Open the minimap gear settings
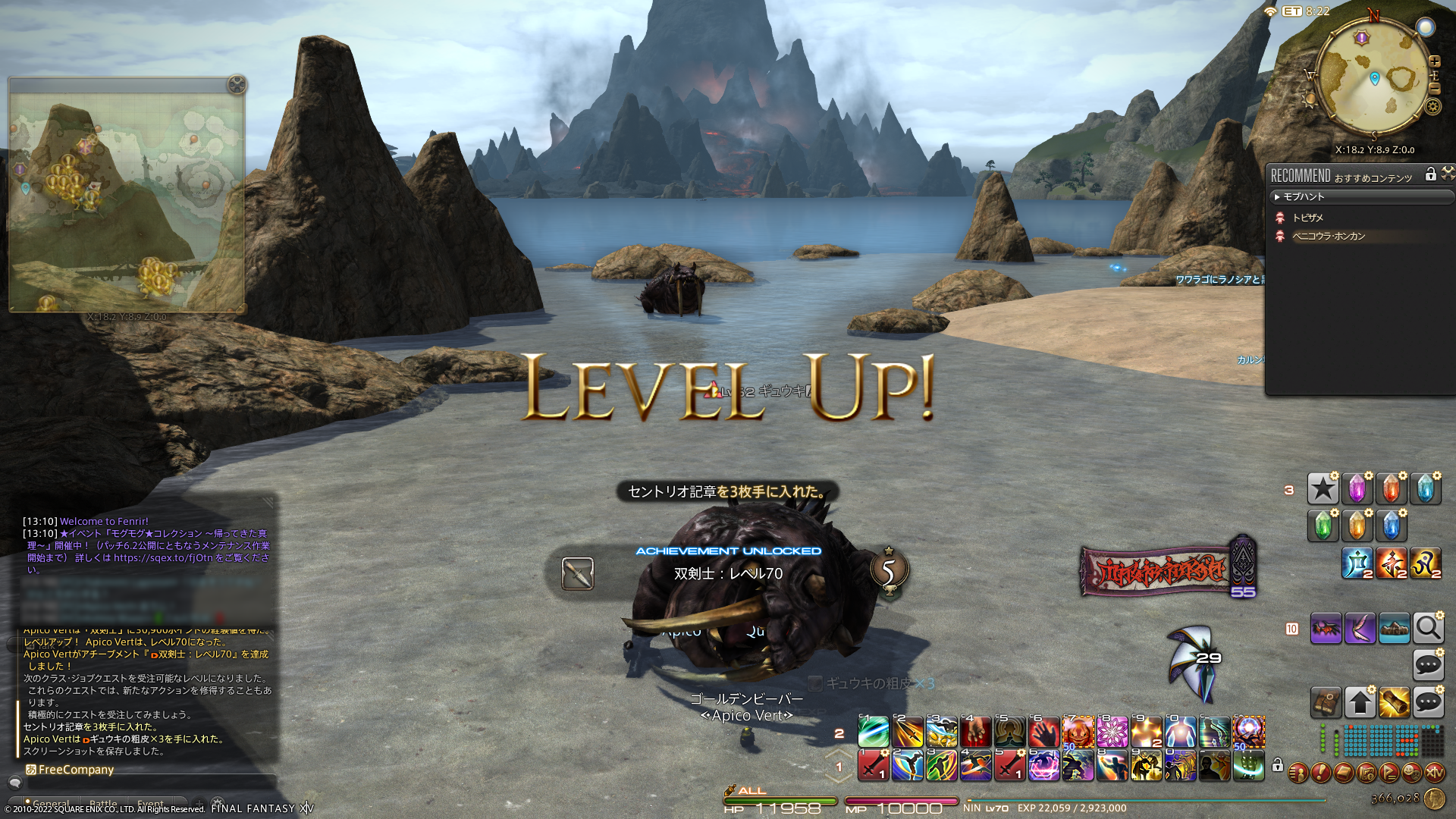Image resolution: width=1456 pixels, height=819 pixels. pyautogui.click(x=1432, y=106)
